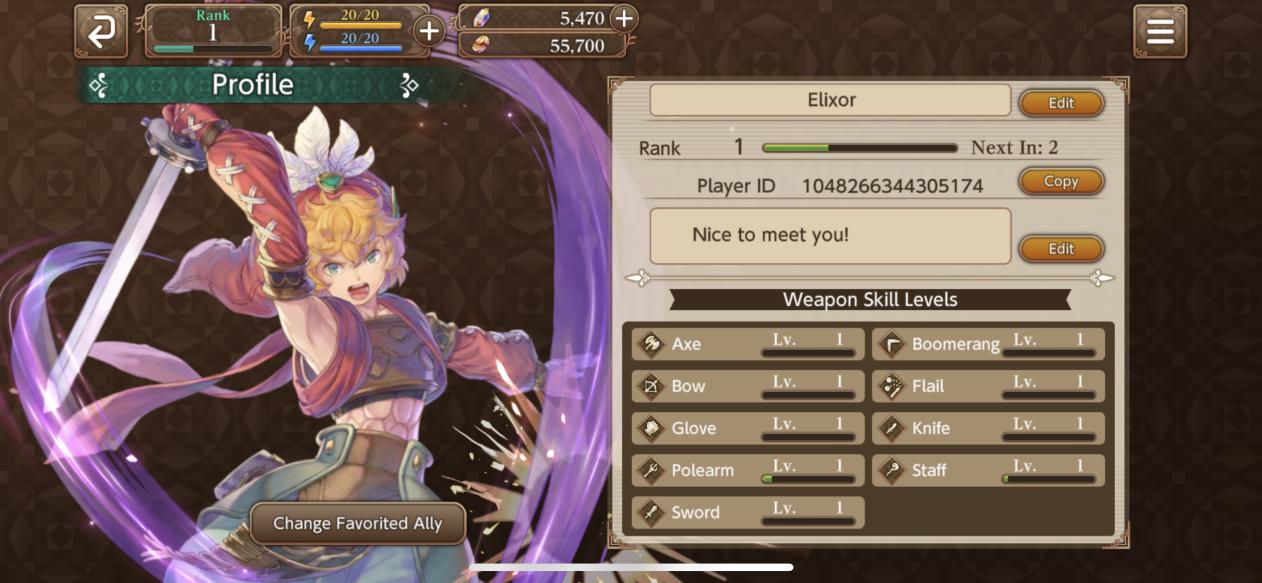This screenshot has width=1262, height=583.
Task: Select the Flail weapon skill row
Action: point(988,386)
